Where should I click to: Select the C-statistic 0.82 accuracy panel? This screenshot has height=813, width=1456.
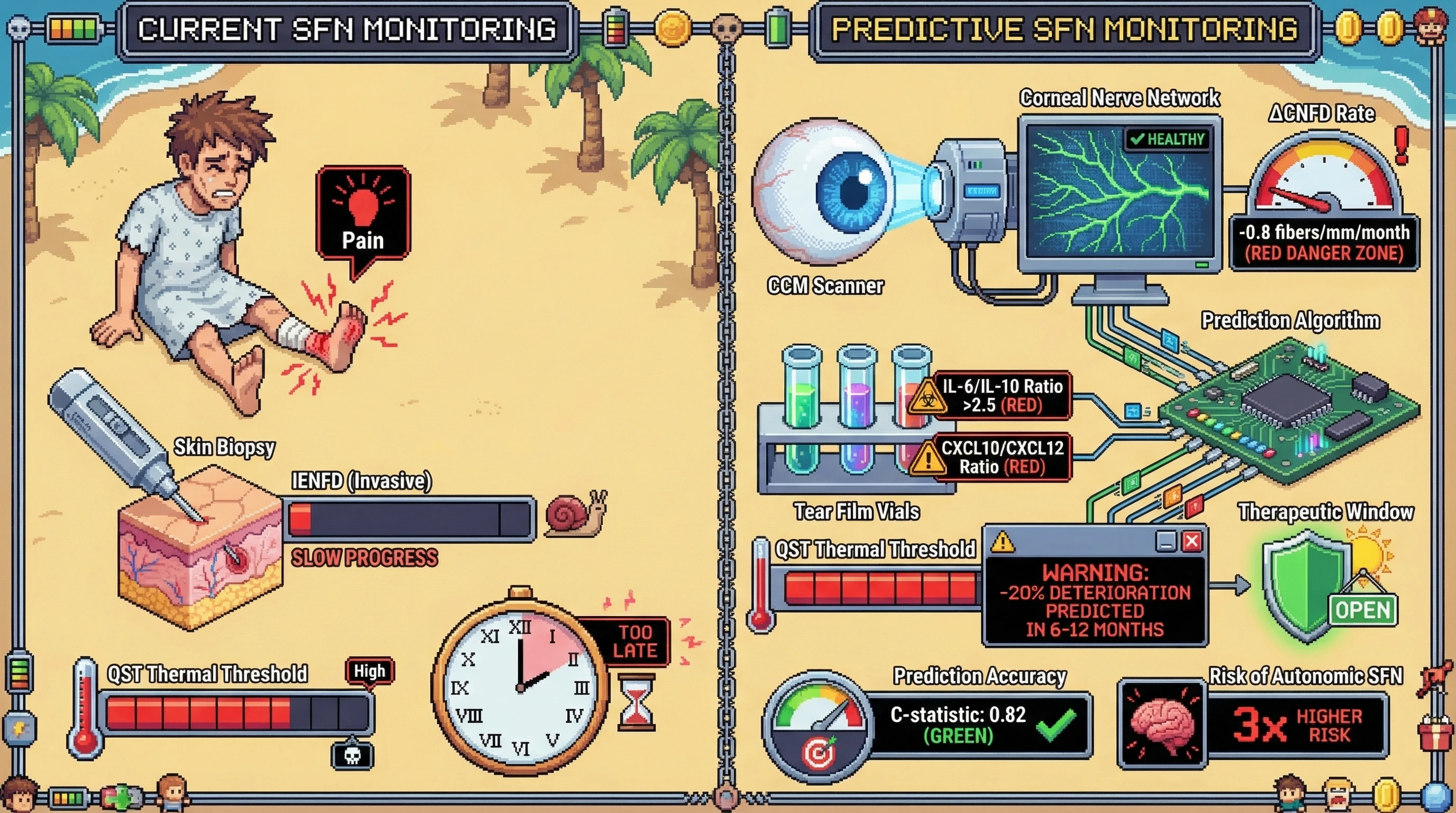point(980,725)
